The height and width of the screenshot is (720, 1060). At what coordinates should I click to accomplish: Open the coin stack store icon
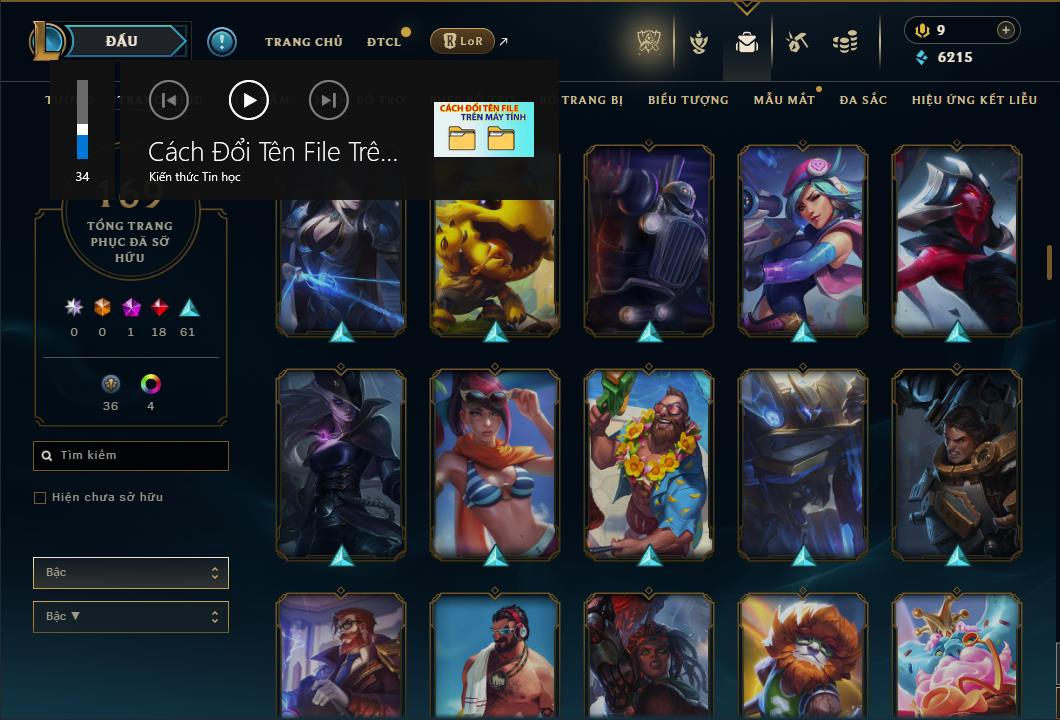tap(845, 42)
